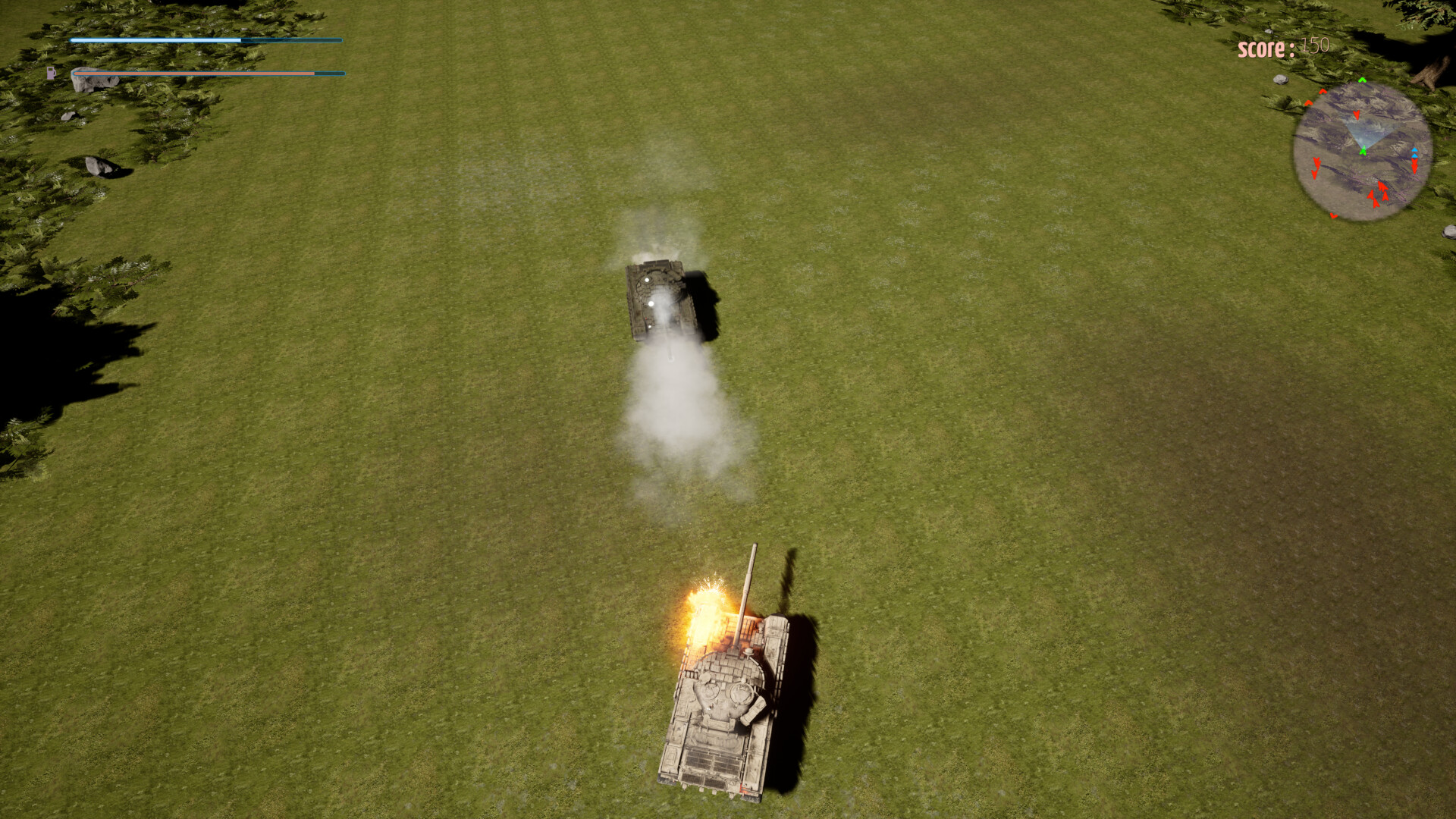The height and width of the screenshot is (819, 1456).
Task: Select the green player arrow on the minimap
Action: point(1363,152)
